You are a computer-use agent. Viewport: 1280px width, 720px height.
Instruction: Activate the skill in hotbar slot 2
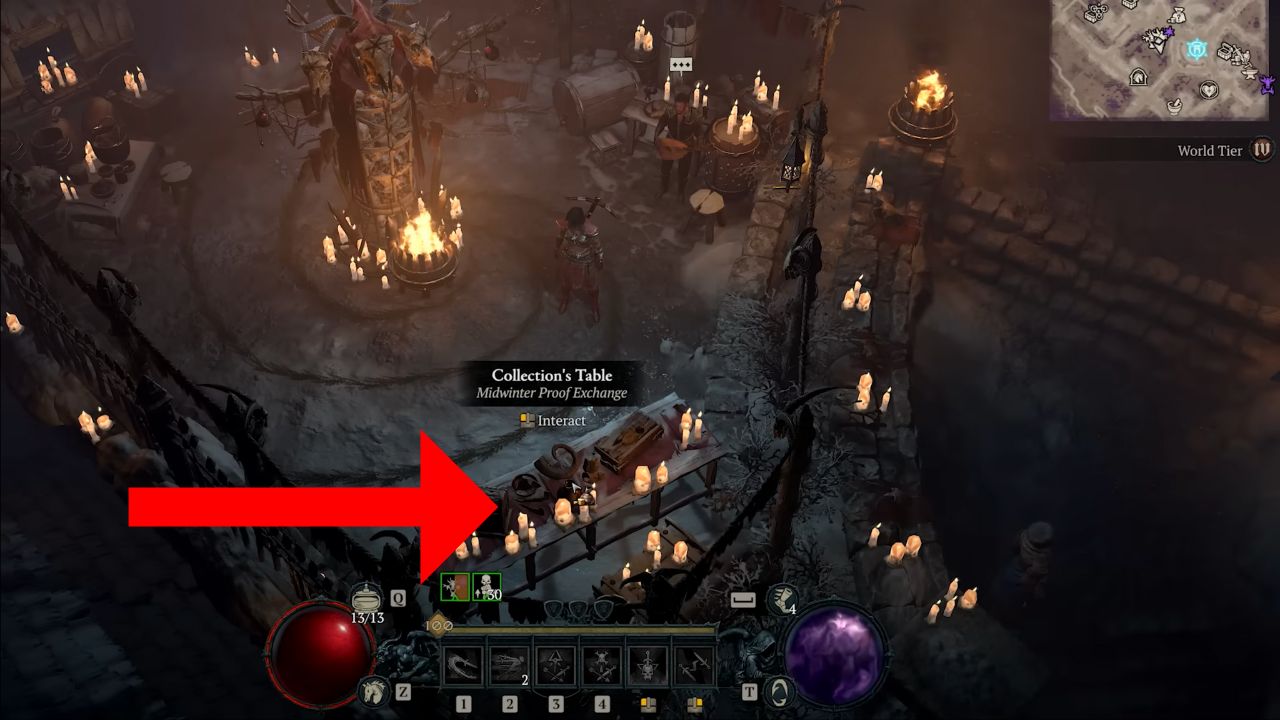click(x=510, y=665)
